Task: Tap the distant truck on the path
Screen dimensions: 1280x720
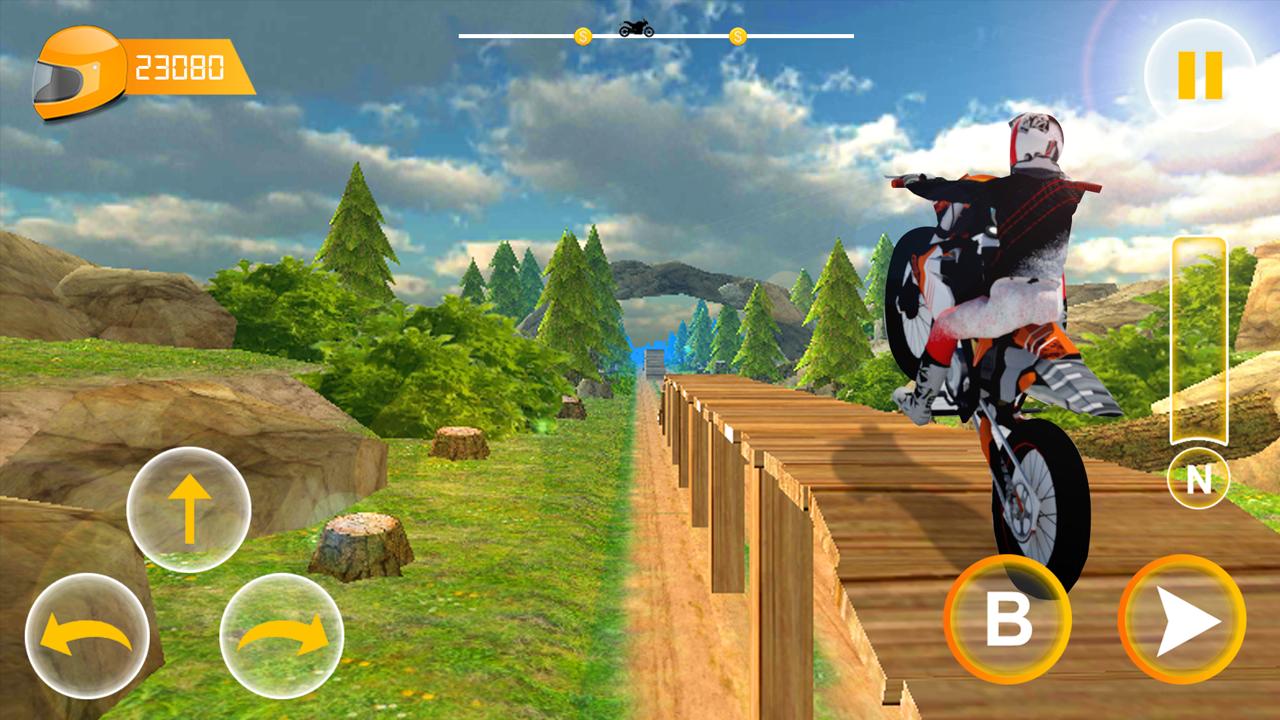Action: 652,362
